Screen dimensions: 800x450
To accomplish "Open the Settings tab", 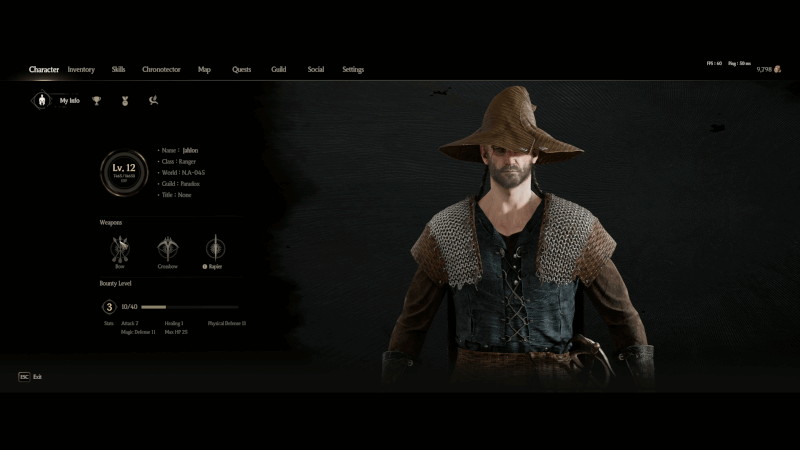I will pos(353,70).
